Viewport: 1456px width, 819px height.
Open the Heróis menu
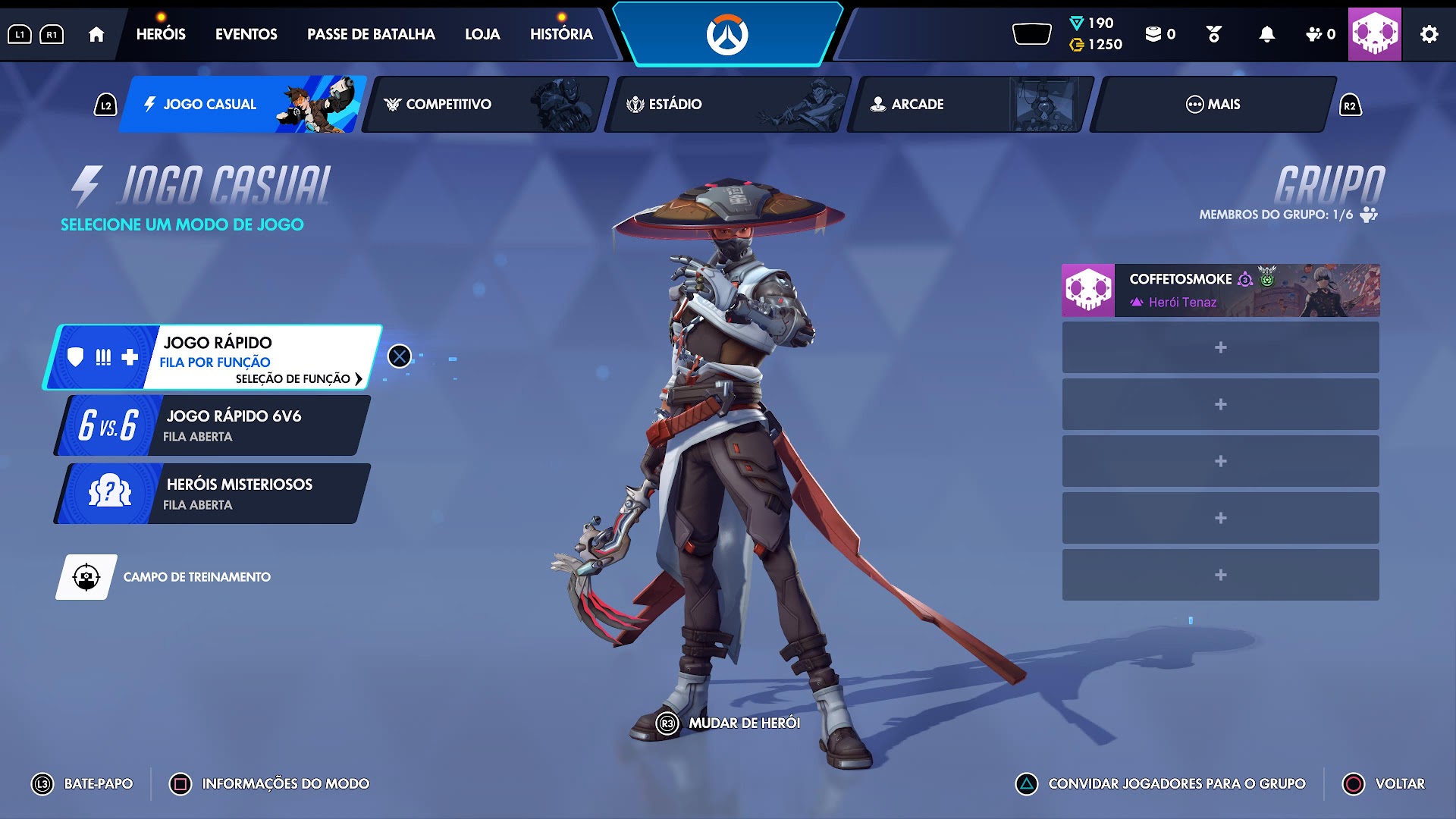click(161, 34)
